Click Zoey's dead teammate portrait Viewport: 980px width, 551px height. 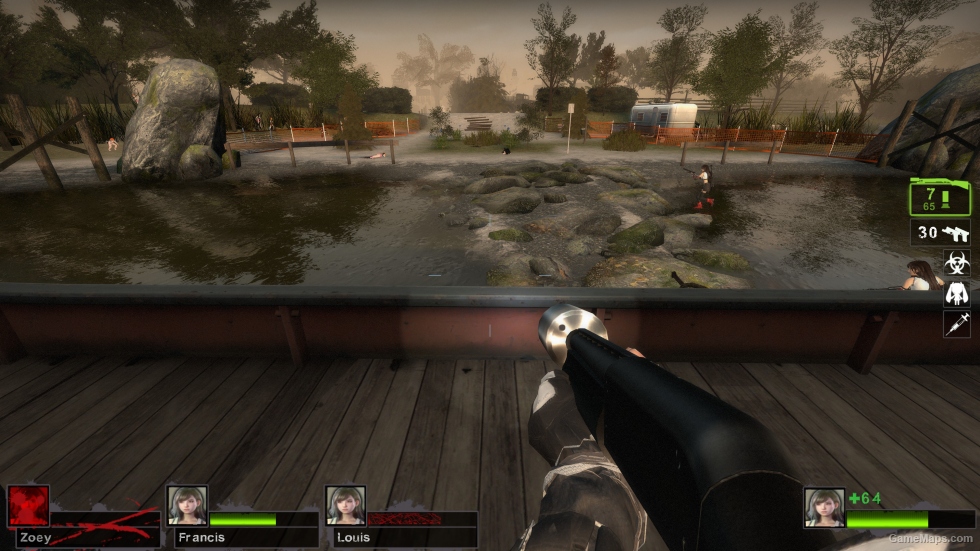28,506
